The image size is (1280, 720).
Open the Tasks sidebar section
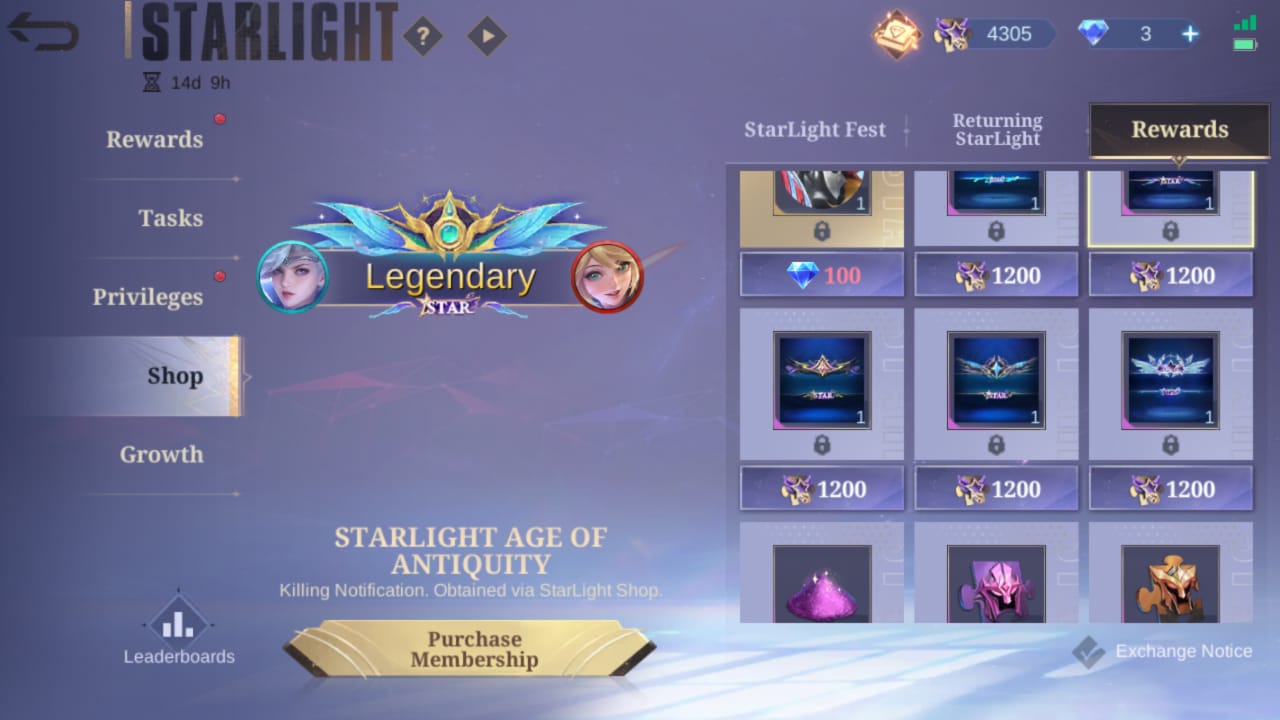172,218
